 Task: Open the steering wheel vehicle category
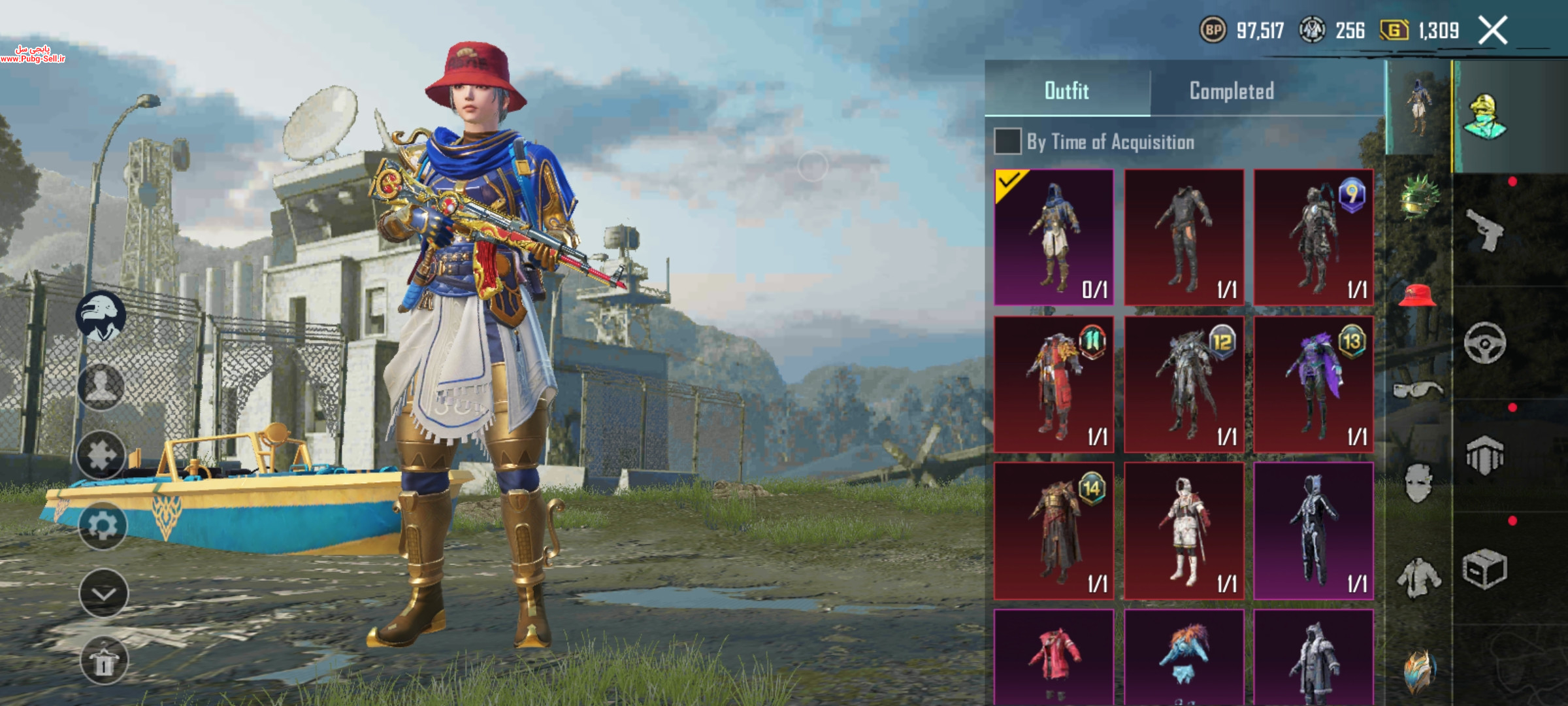1484,343
